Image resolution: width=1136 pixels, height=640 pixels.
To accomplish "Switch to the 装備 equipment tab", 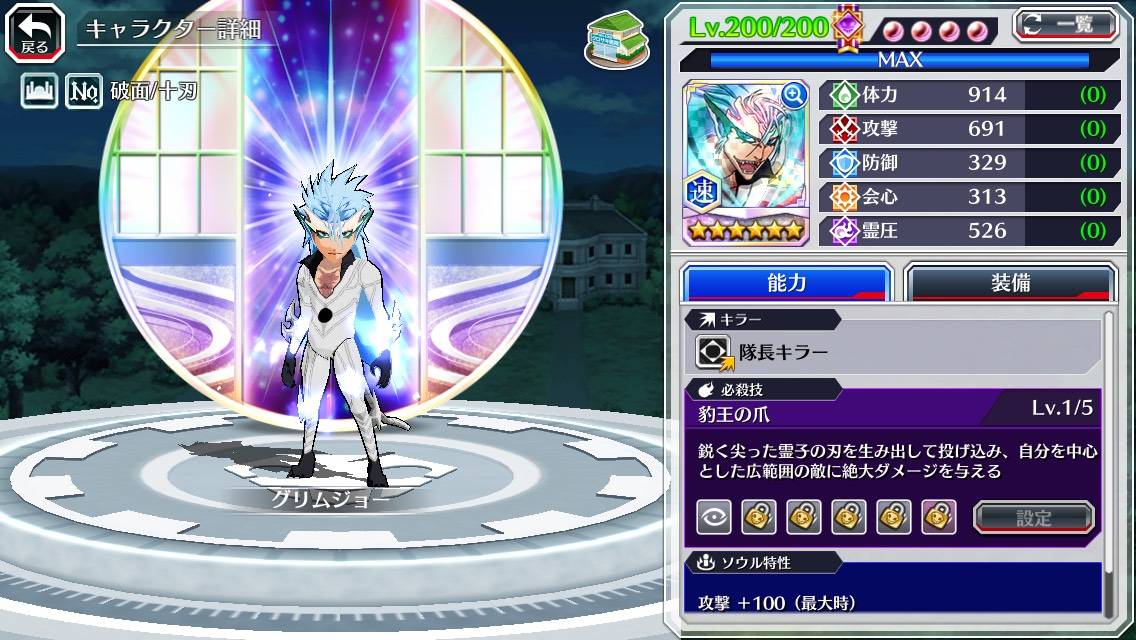I will [1010, 283].
